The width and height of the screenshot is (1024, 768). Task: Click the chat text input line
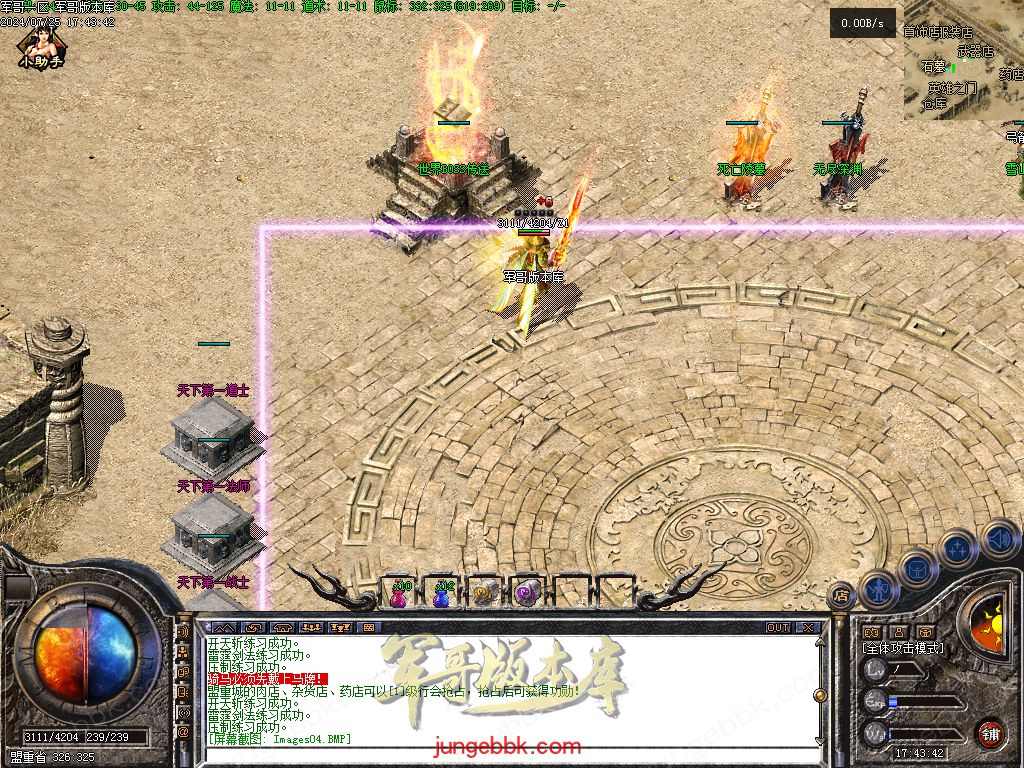point(500,752)
